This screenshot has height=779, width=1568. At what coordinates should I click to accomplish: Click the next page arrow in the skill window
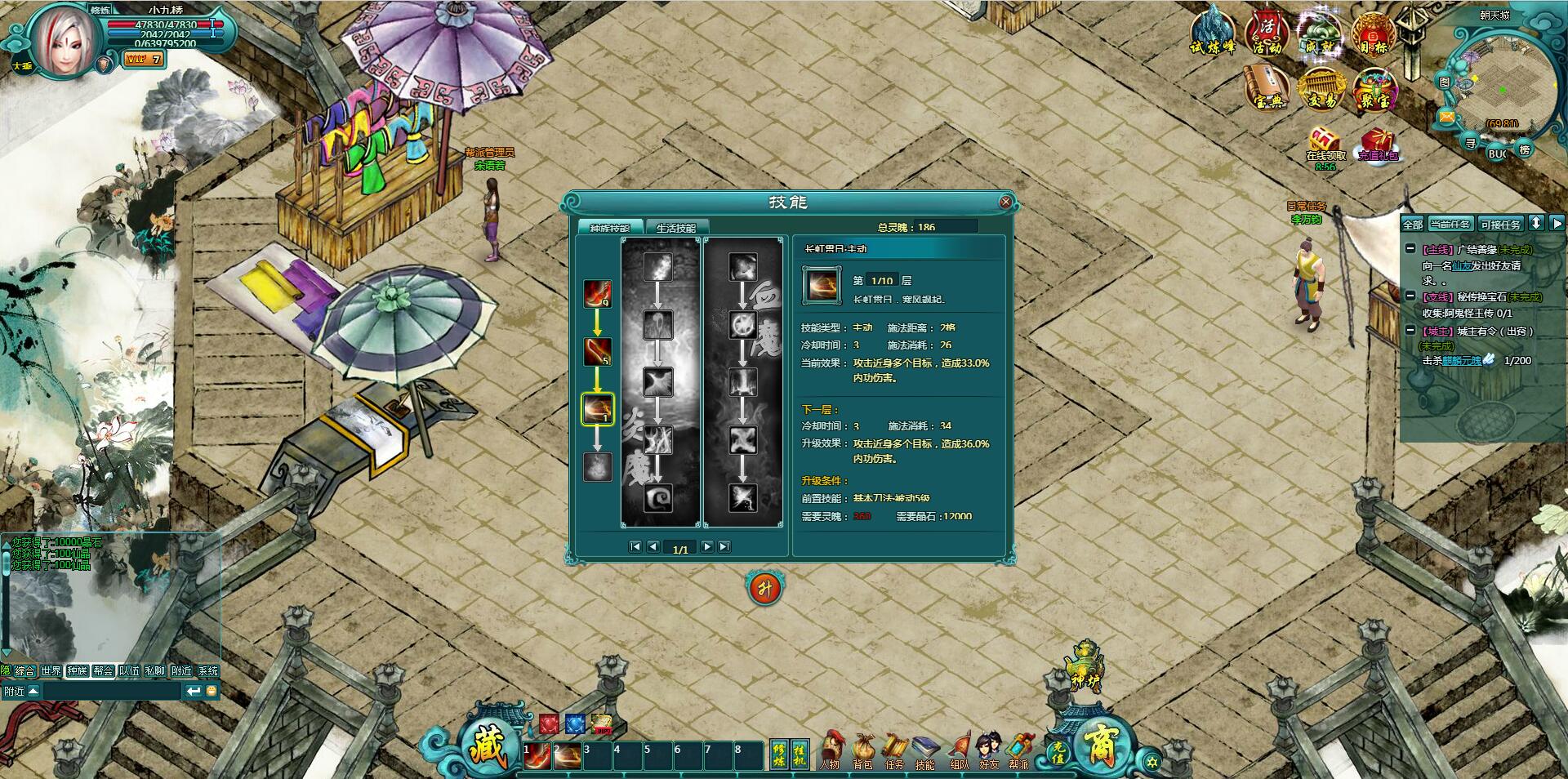pos(707,547)
